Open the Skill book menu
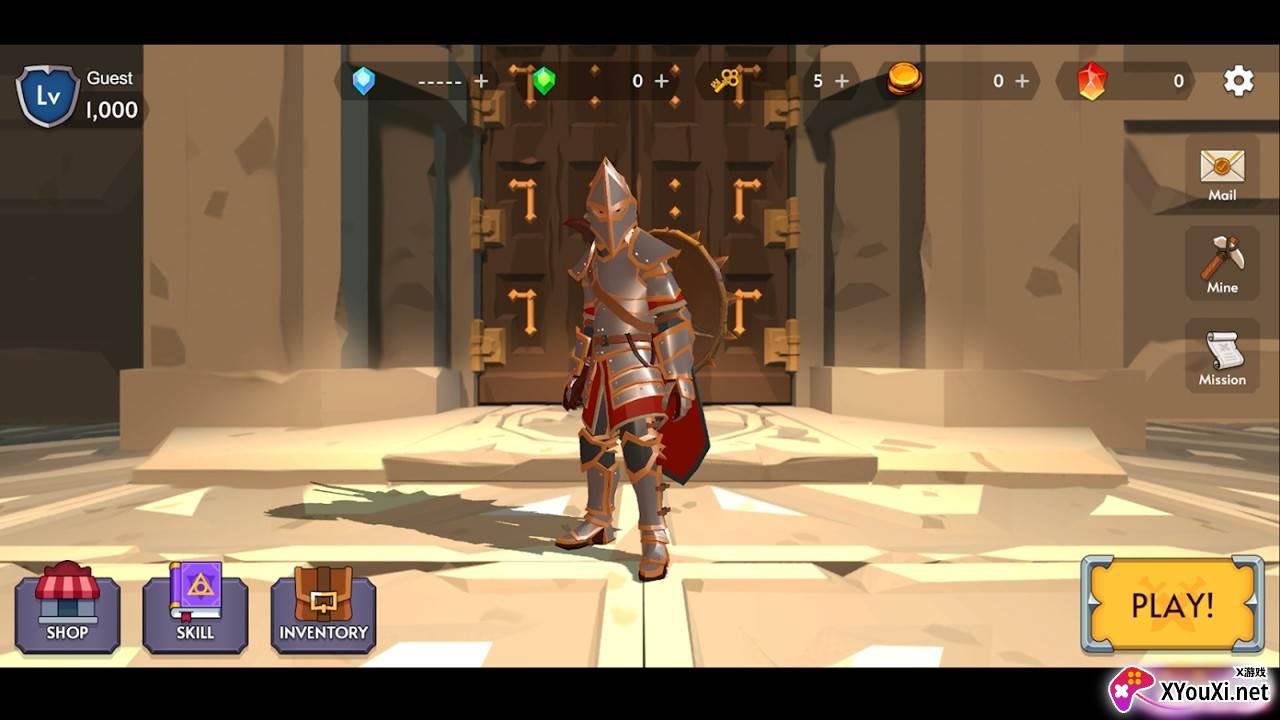This screenshot has width=1280, height=720. pyautogui.click(x=195, y=608)
